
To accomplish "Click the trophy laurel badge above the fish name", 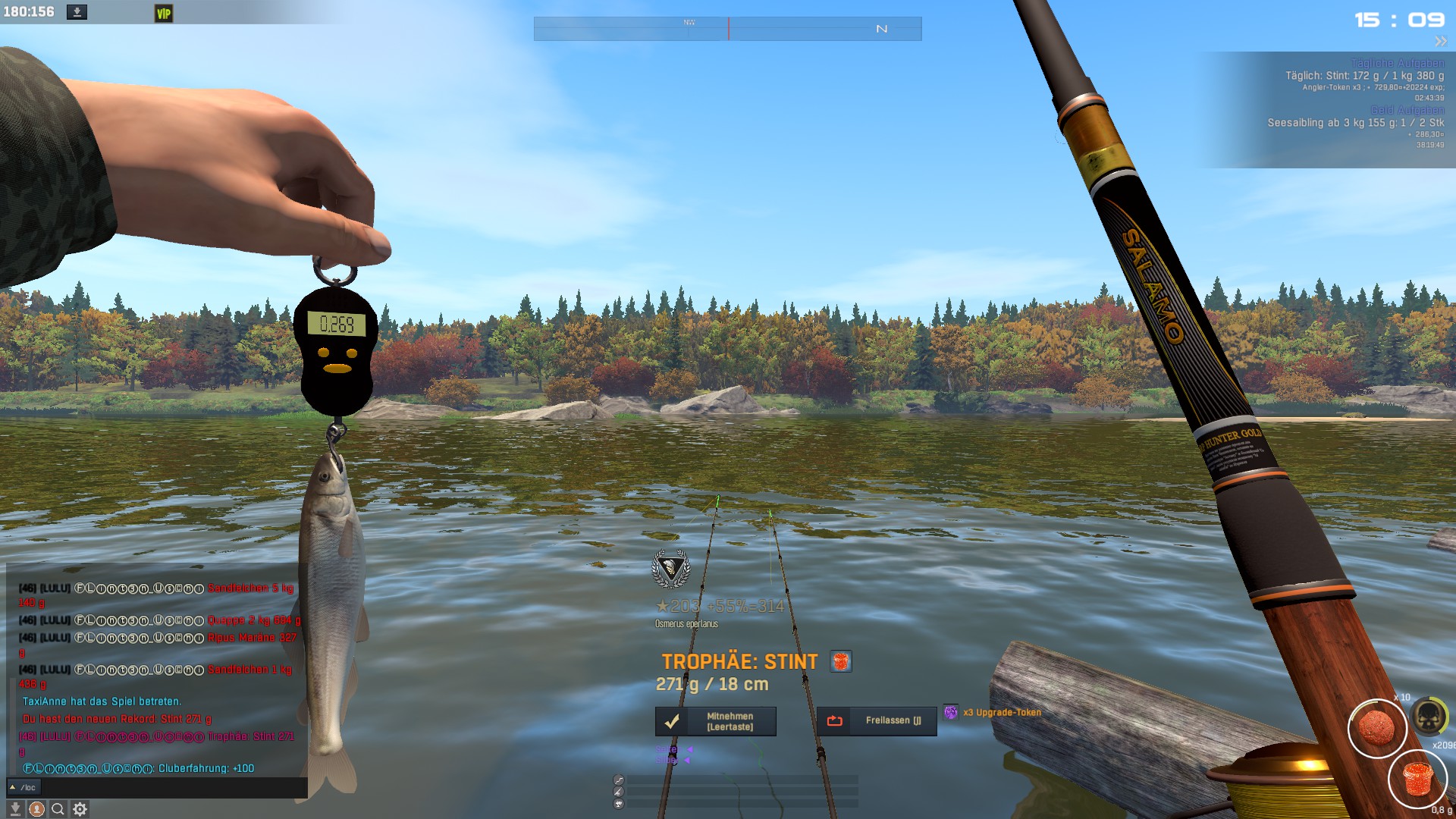I will [x=670, y=569].
